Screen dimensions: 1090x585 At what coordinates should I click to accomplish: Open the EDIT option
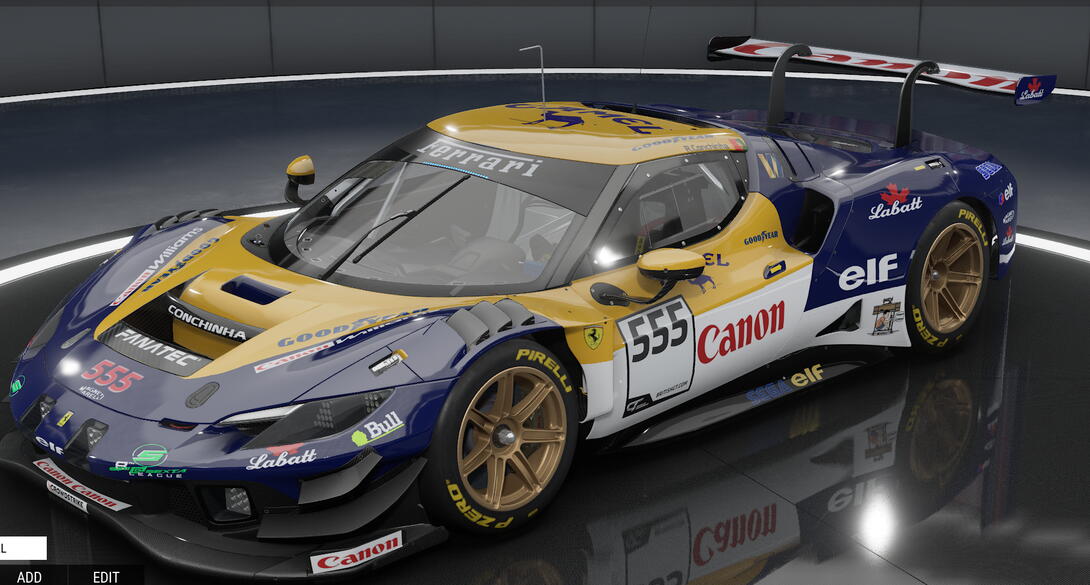[106, 577]
